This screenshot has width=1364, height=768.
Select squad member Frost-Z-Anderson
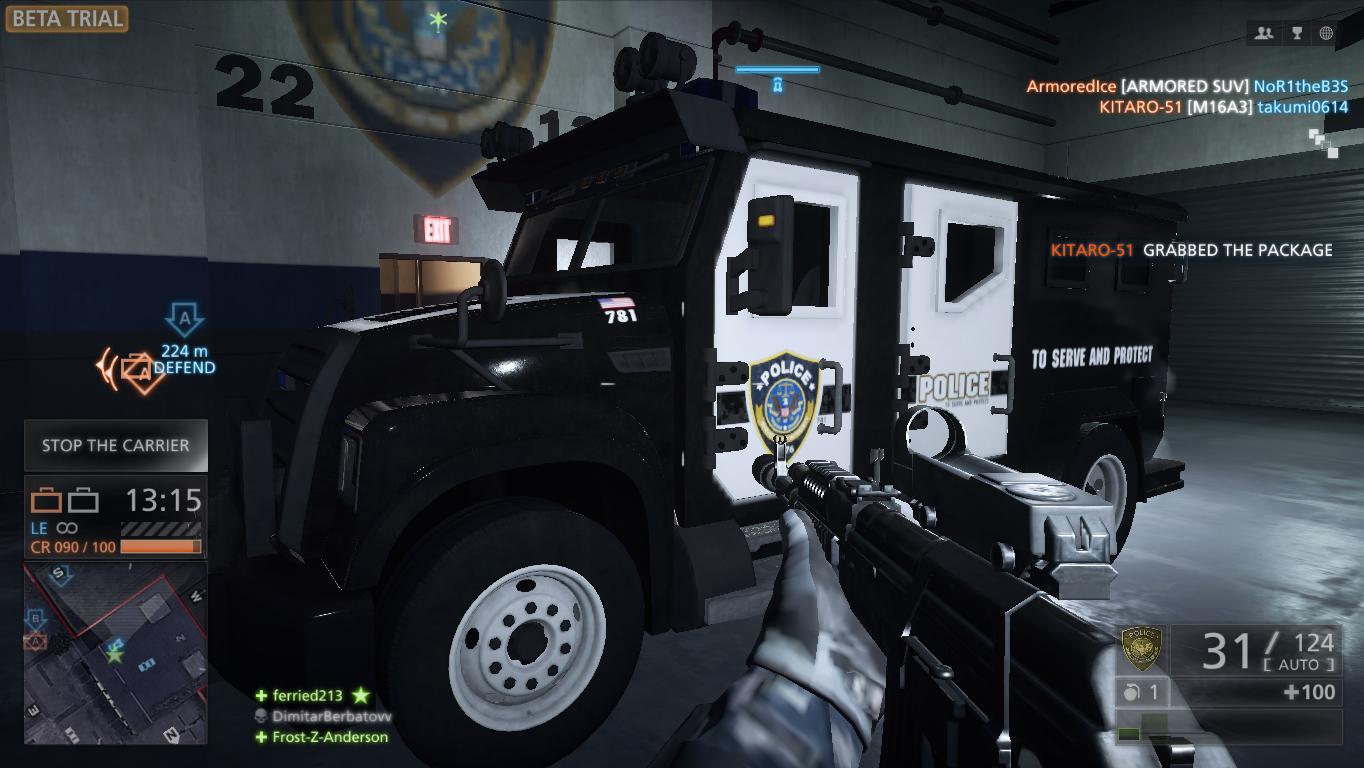click(329, 737)
